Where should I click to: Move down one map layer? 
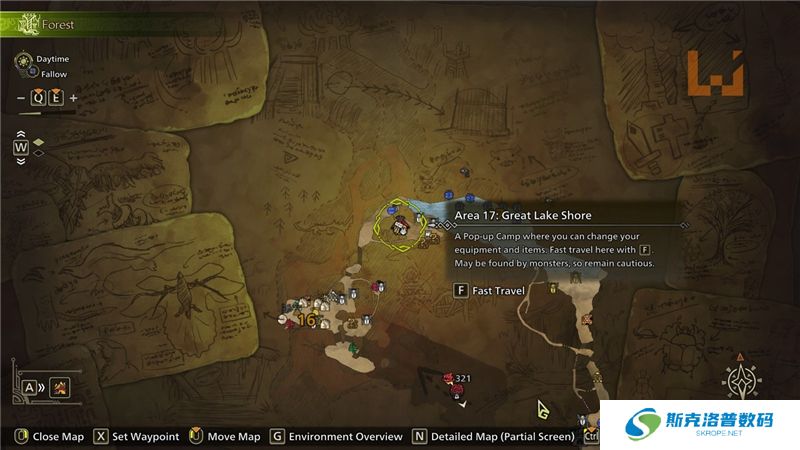tap(21, 160)
